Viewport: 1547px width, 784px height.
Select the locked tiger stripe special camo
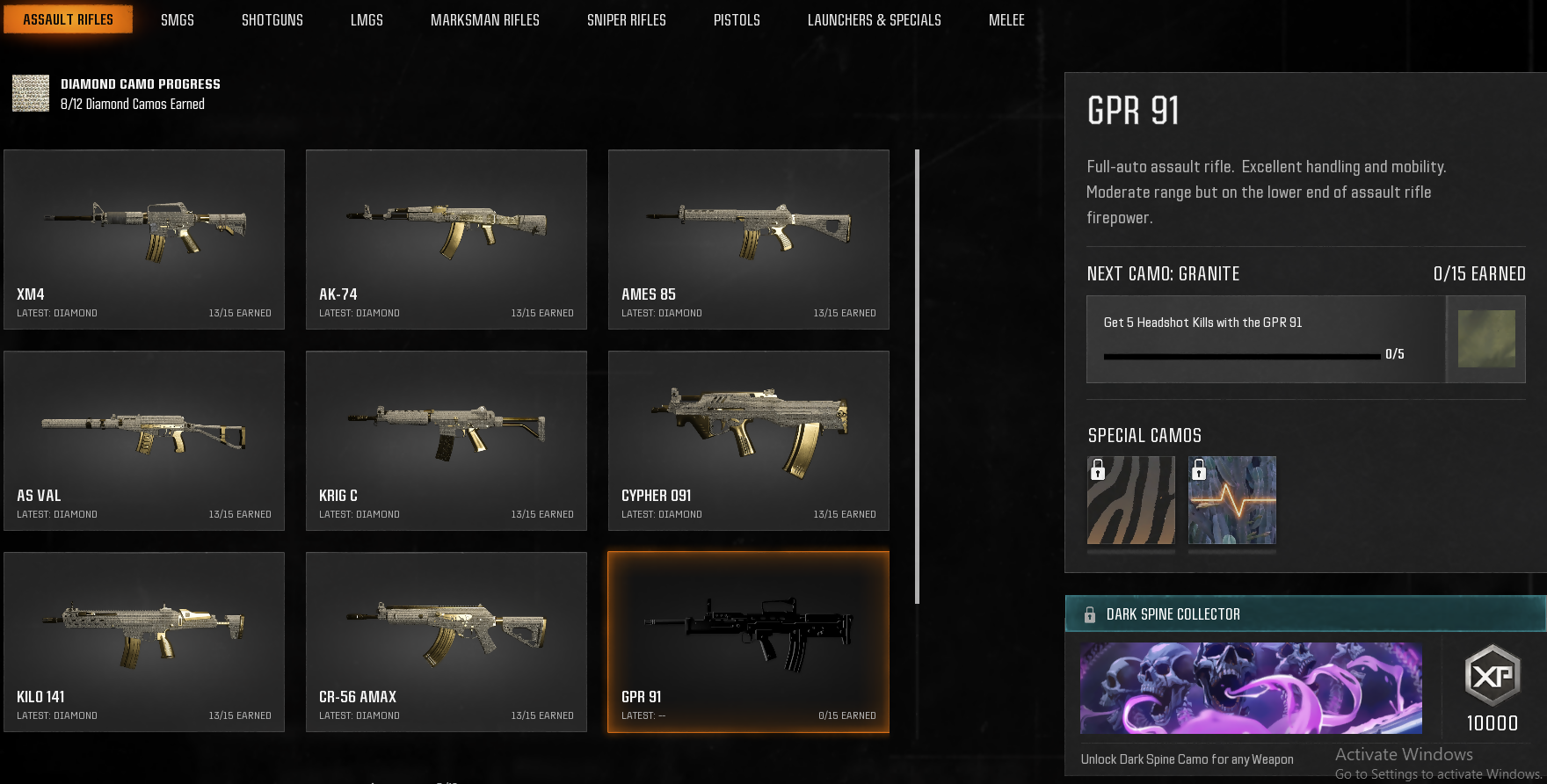point(1131,500)
